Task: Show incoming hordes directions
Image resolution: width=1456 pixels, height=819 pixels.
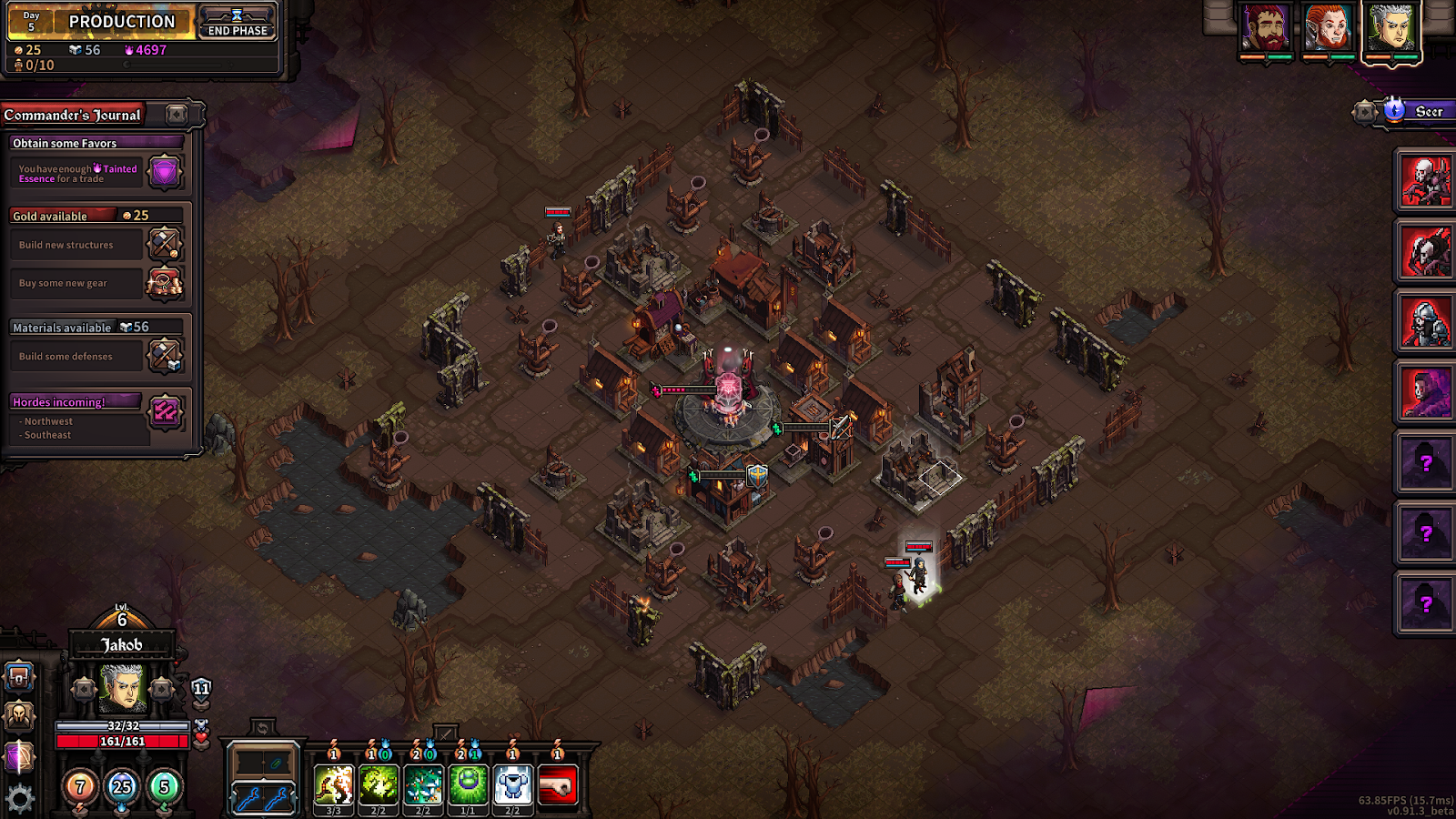Action: coord(165,412)
